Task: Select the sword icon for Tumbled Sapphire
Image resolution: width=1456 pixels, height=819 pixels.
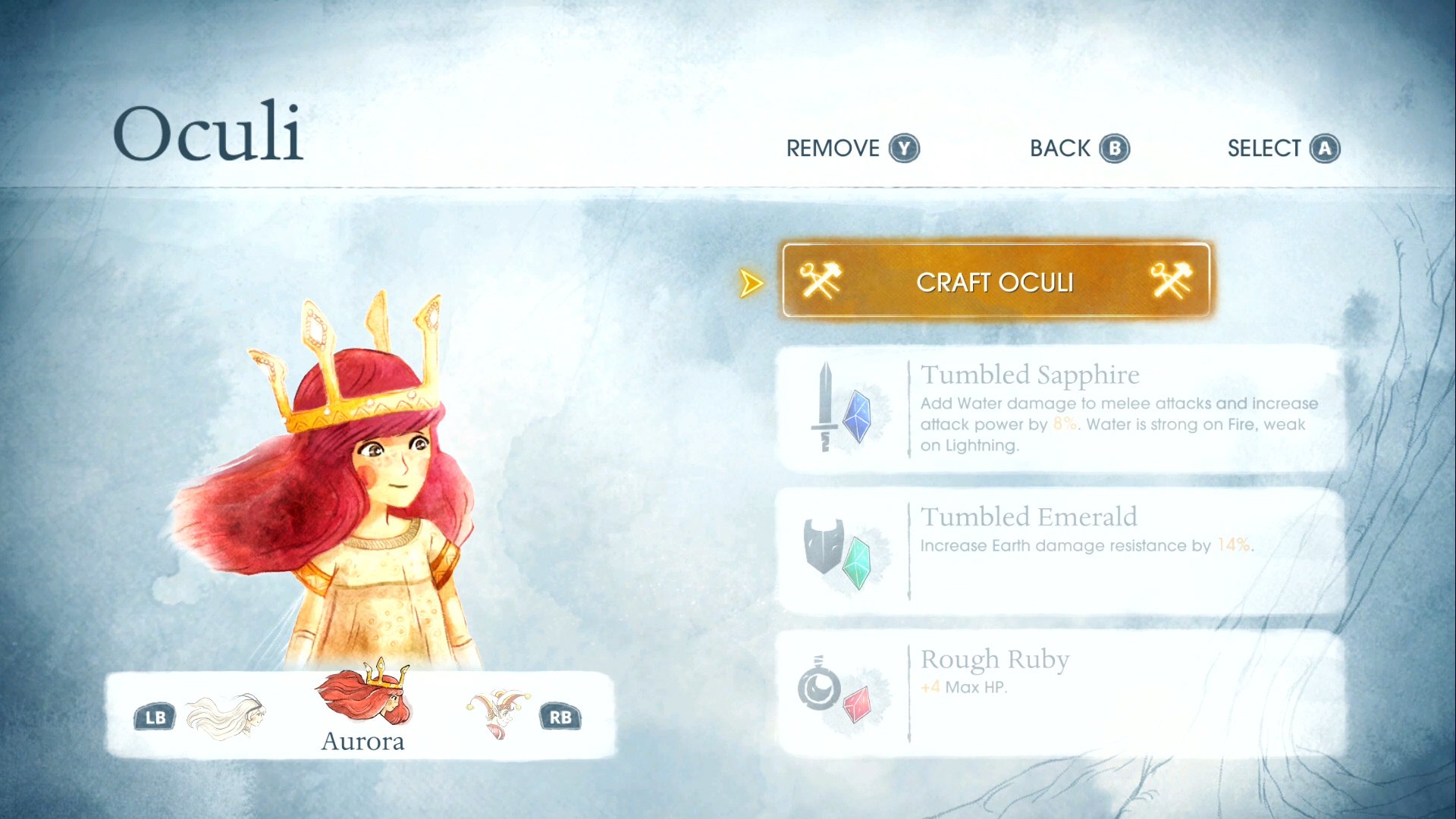Action: pyautogui.click(x=827, y=409)
